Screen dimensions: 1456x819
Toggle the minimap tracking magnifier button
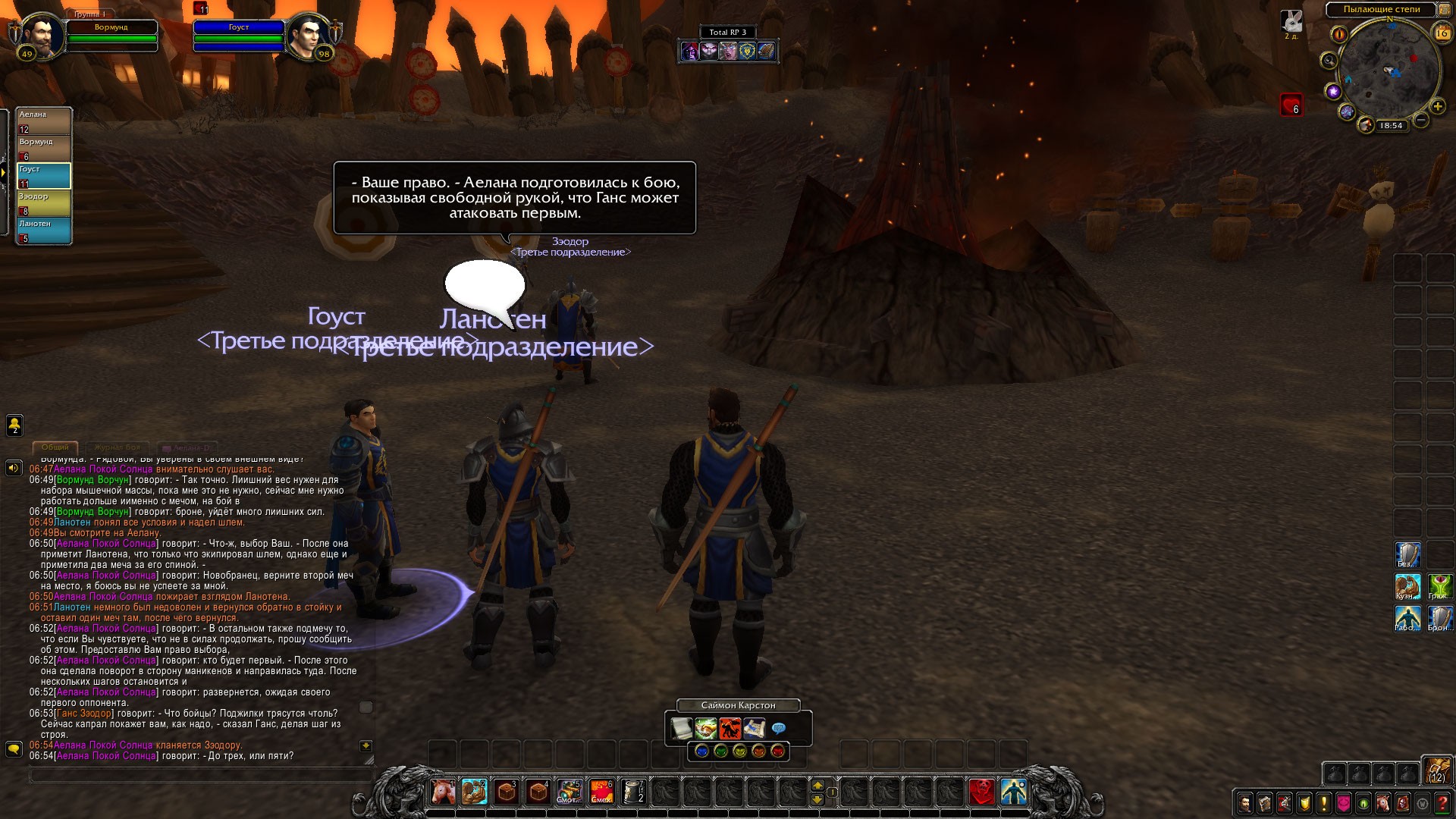point(1329,60)
